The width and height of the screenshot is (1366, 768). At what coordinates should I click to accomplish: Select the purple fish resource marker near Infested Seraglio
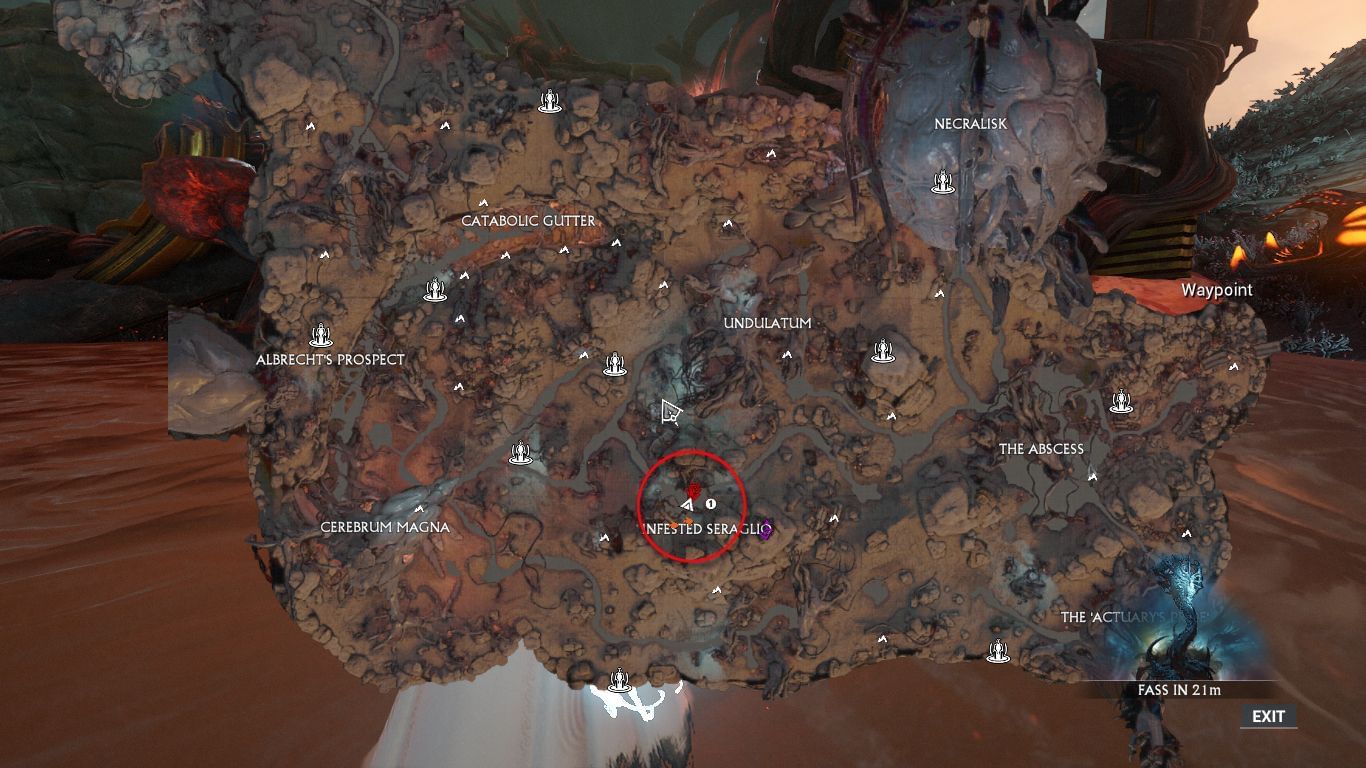click(766, 527)
